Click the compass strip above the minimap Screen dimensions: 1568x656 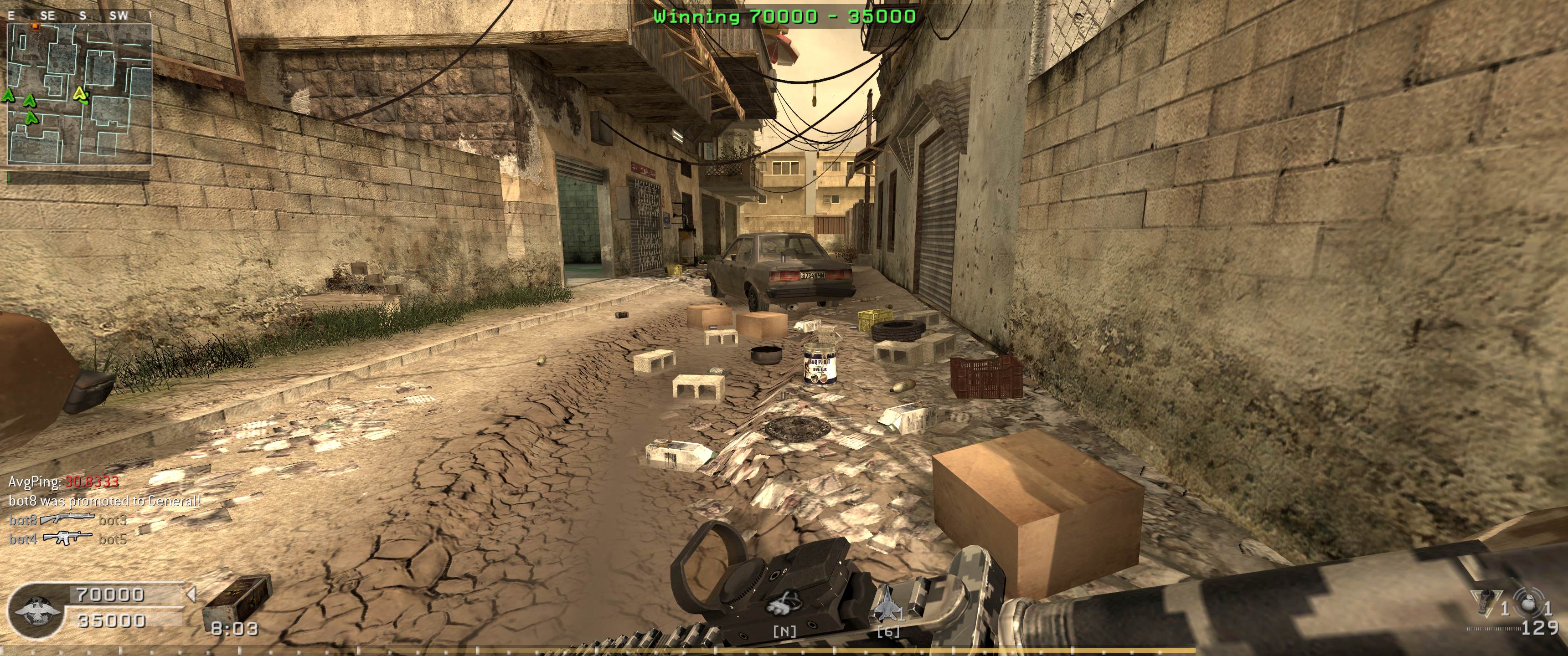coord(79,16)
